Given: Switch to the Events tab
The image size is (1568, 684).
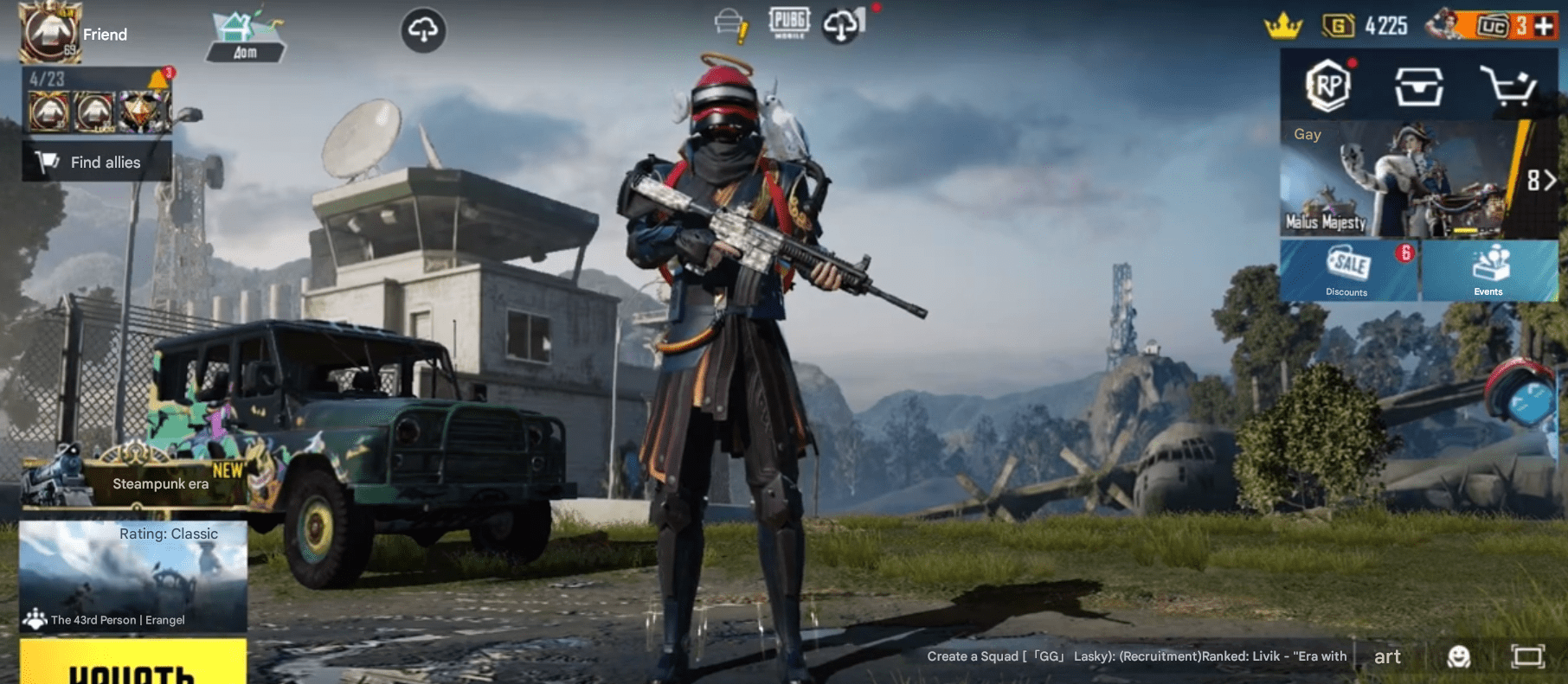Looking at the screenshot, I should coord(1488,270).
